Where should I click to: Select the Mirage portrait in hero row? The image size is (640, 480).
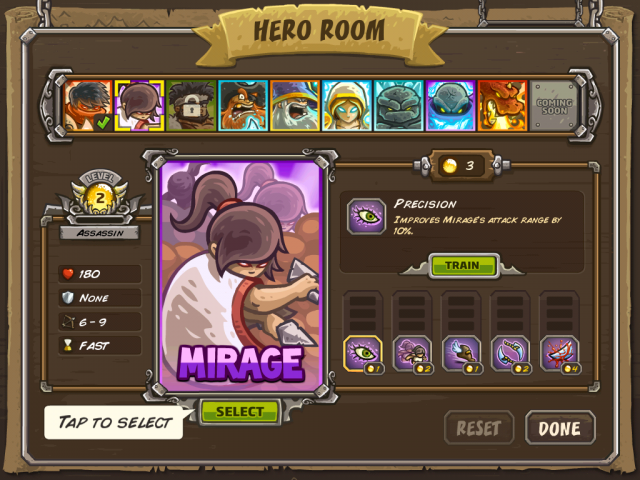pos(139,105)
